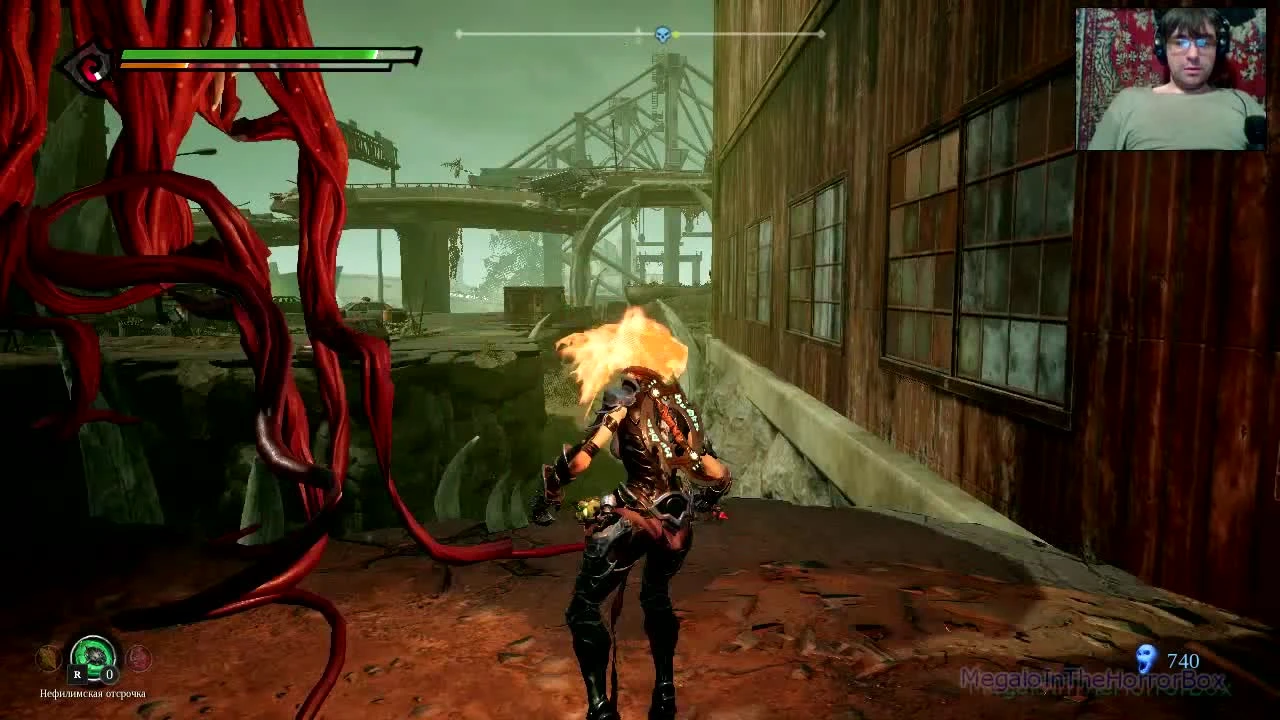Click the streamer webcam overlay
This screenshot has height=720, width=1280.
click(1172, 77)
